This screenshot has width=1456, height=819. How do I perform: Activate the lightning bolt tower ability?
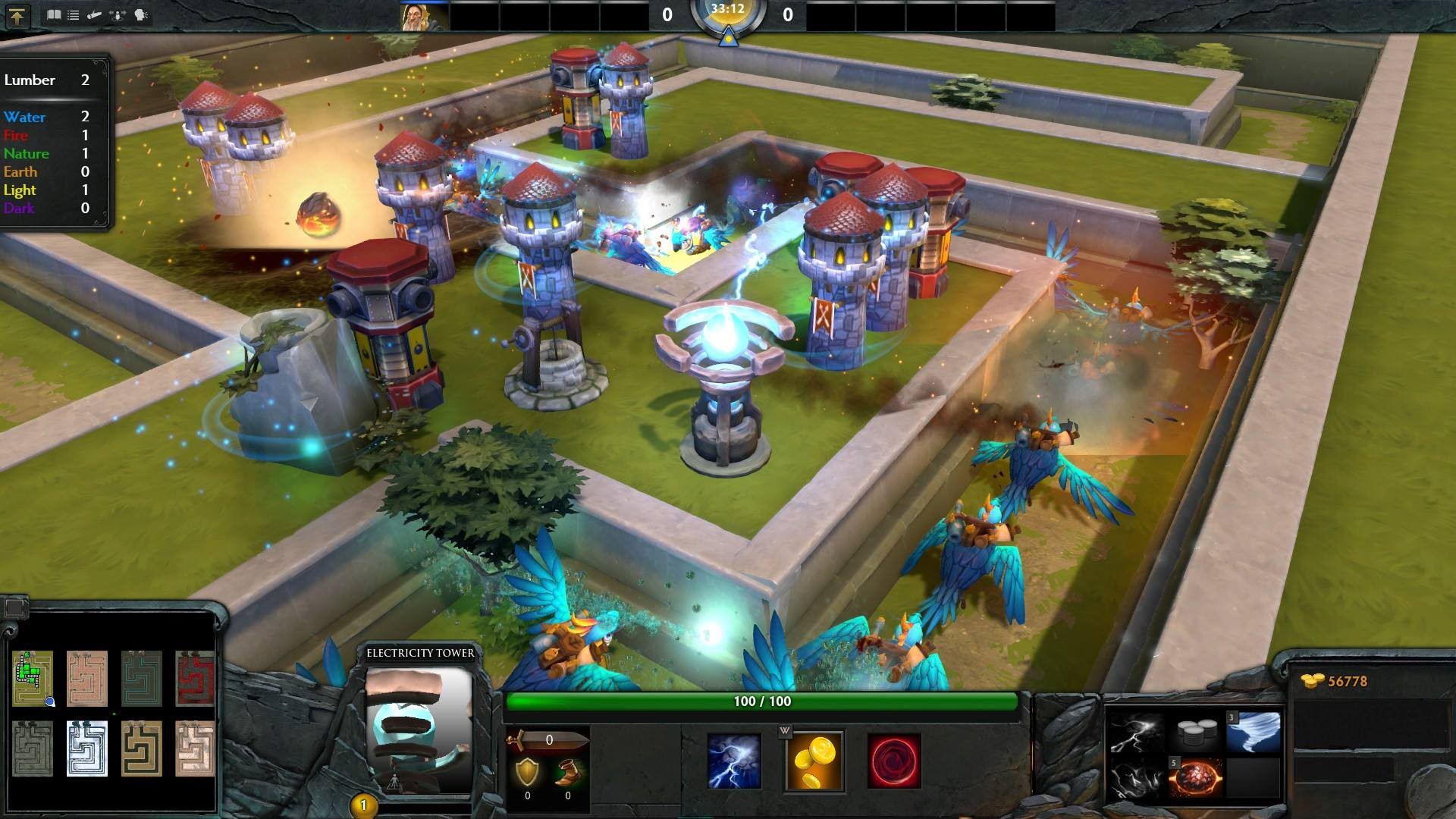(734, 761)
